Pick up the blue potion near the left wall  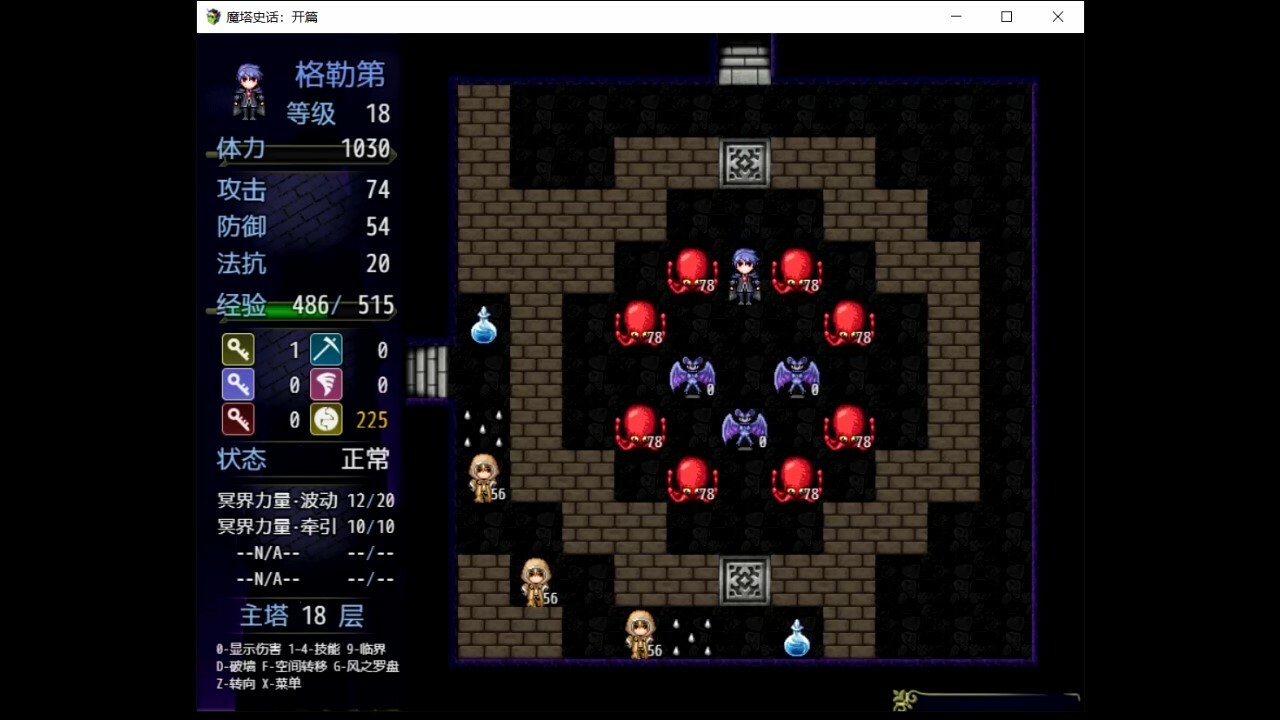coord(483,325)
